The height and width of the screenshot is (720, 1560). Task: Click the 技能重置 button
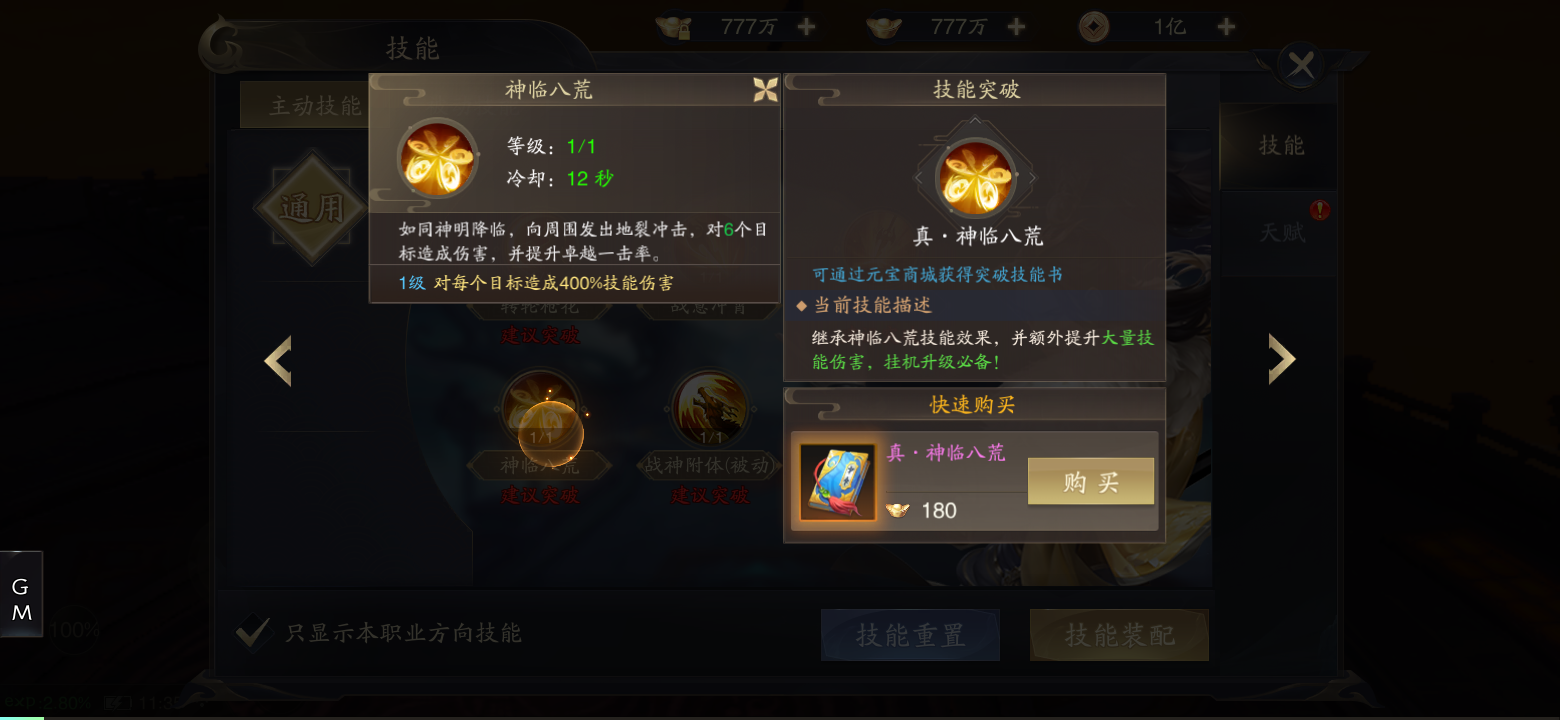click(x=910, y=635)
